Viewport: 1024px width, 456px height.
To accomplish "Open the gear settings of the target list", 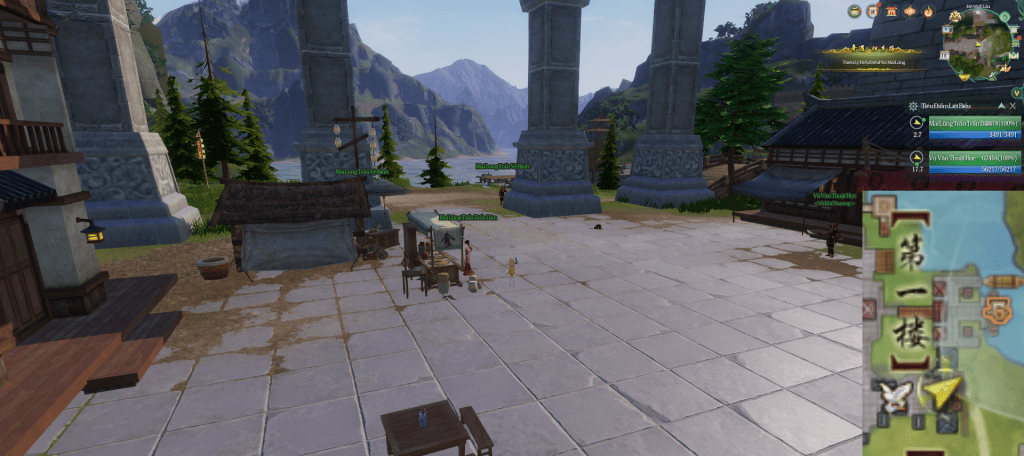I will coord(913,106).
